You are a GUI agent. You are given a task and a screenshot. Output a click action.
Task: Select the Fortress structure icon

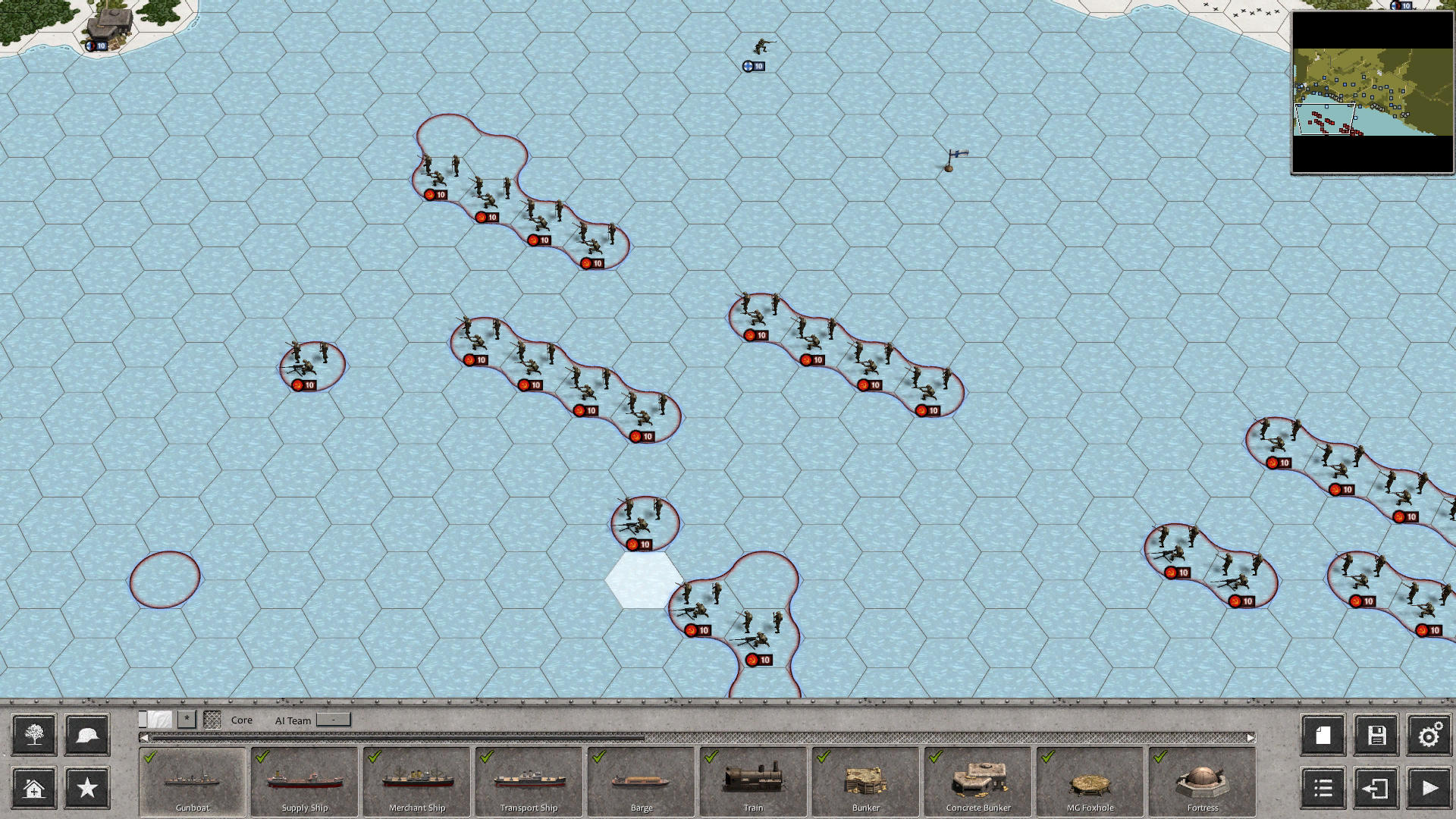pos(1200,781)
